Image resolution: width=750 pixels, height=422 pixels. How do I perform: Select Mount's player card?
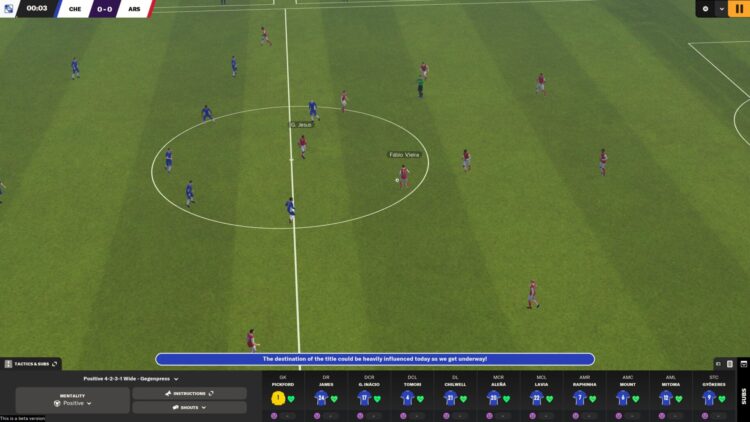tap(623, 398)
